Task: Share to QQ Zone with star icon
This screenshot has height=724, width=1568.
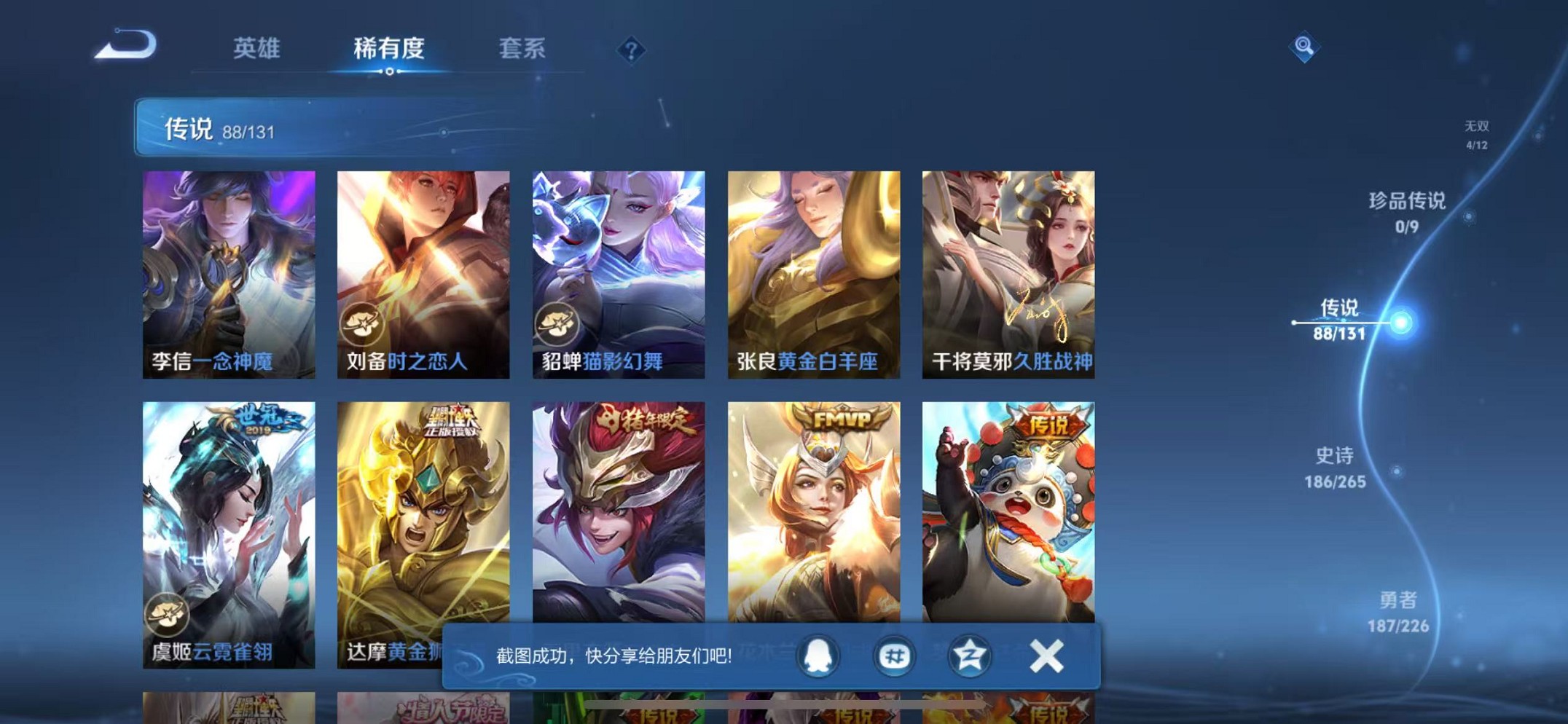Action: point(969,657)
